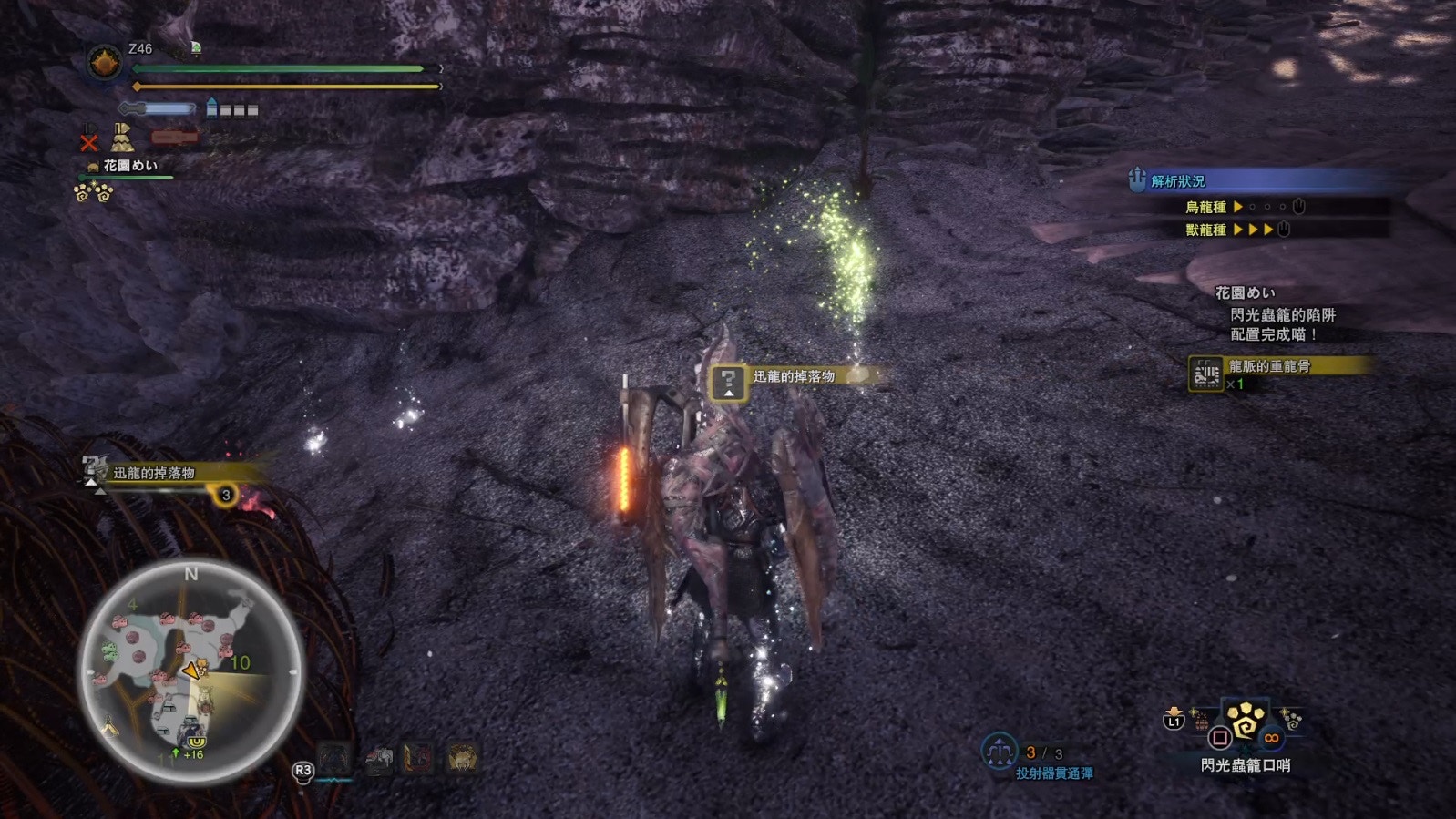Click the 龍脈的重龍骨 item notification
This screenshot has width=1456, height=819.
point(1268,366)
